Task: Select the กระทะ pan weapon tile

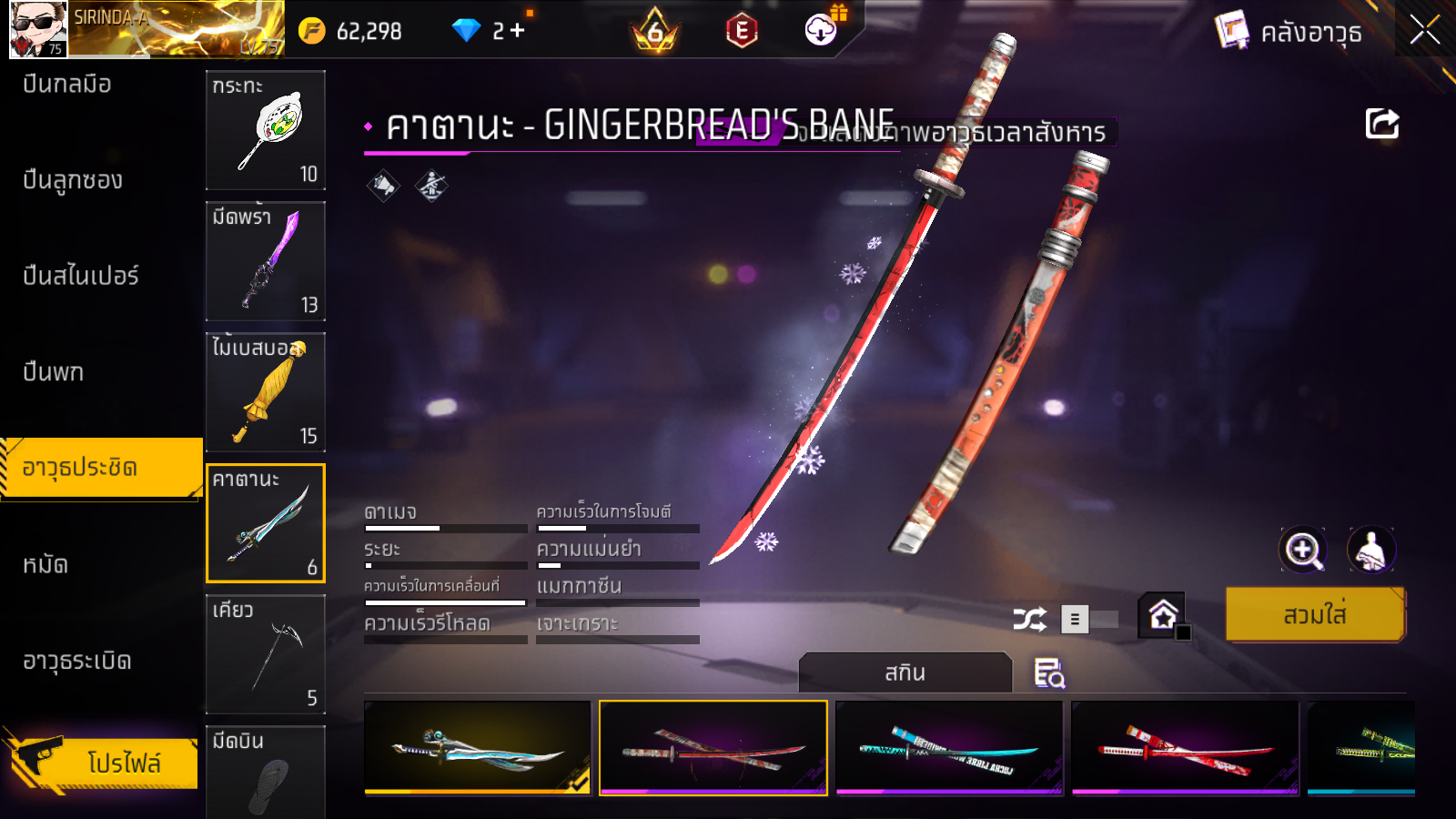Action: click(x=266, y=130)
